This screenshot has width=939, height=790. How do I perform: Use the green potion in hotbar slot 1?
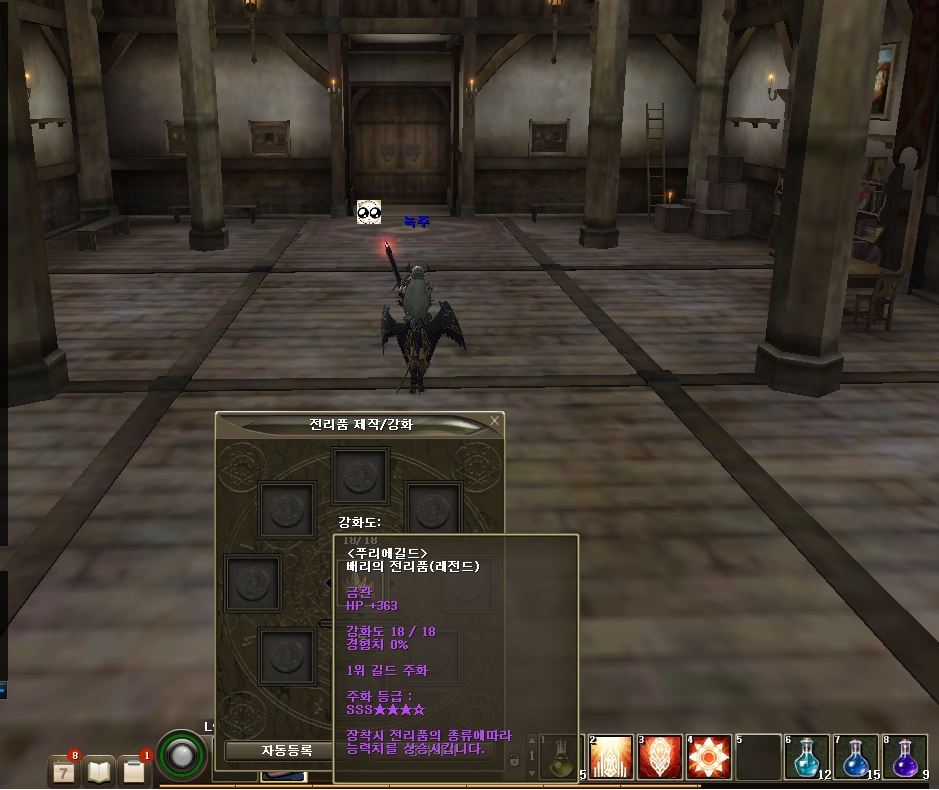pyautogui.click(x=561, y=757)
